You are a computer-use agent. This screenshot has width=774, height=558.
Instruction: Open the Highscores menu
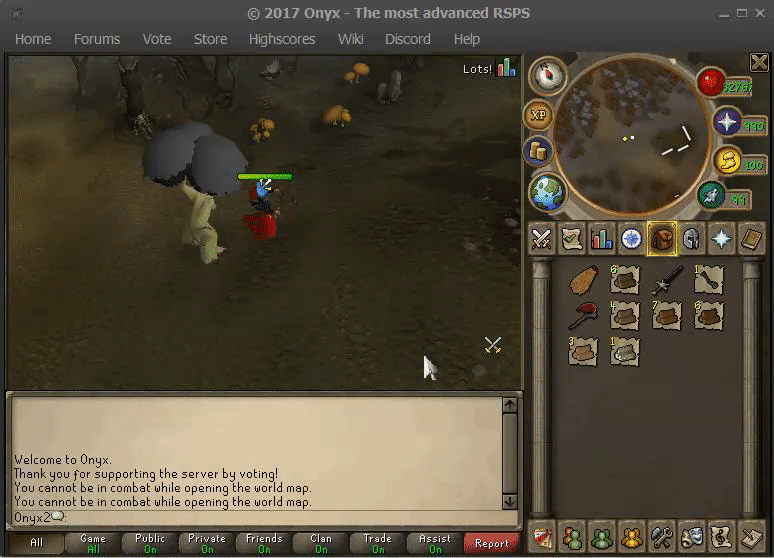click(x=282, y=39)
